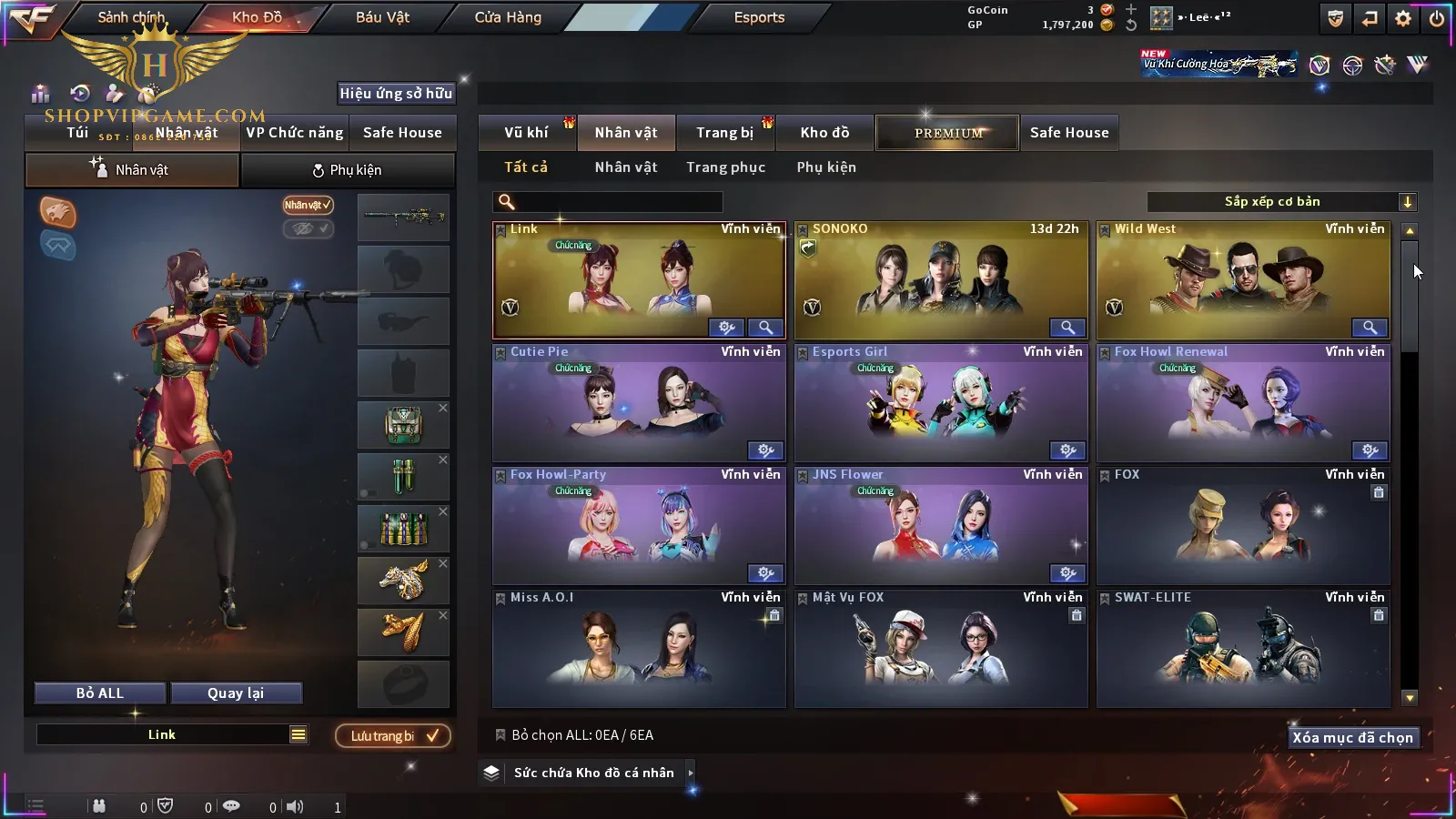Save loadout with Lưu trang bị
The width and height of the screenshot is (1456, 819).
coord(393,736)
